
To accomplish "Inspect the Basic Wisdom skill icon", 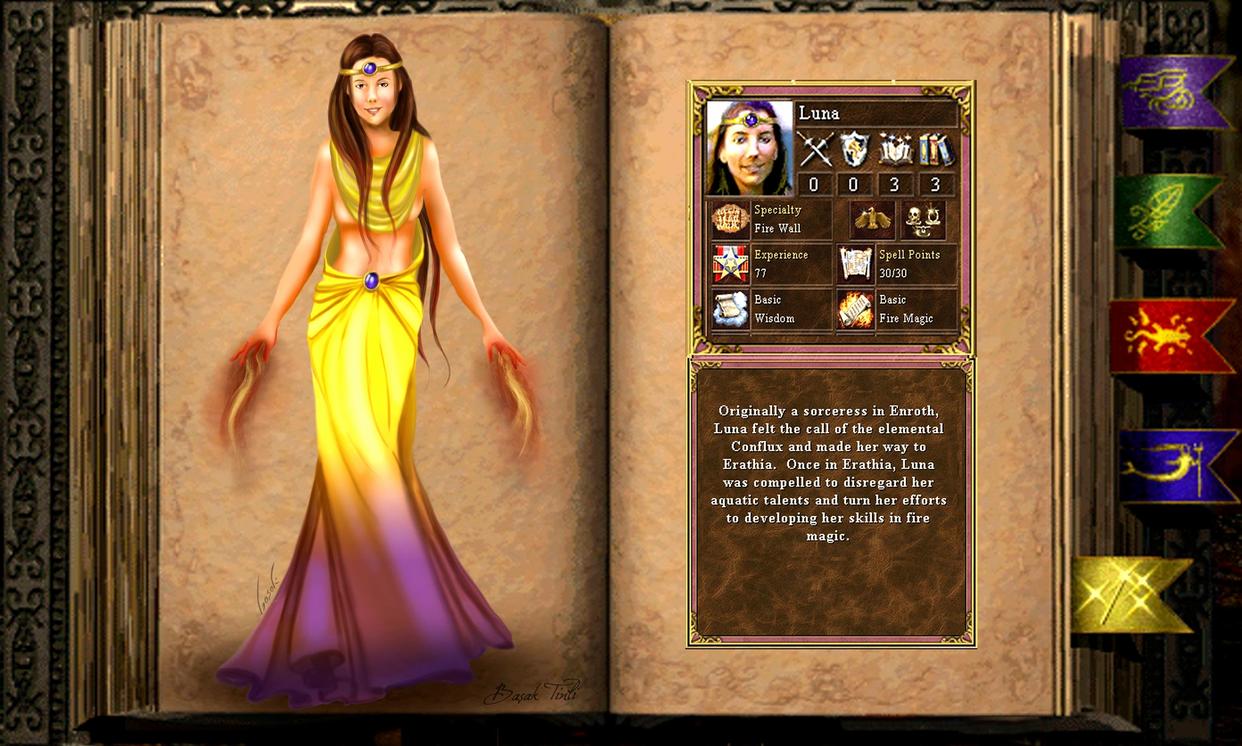I will tap(730, 309).
